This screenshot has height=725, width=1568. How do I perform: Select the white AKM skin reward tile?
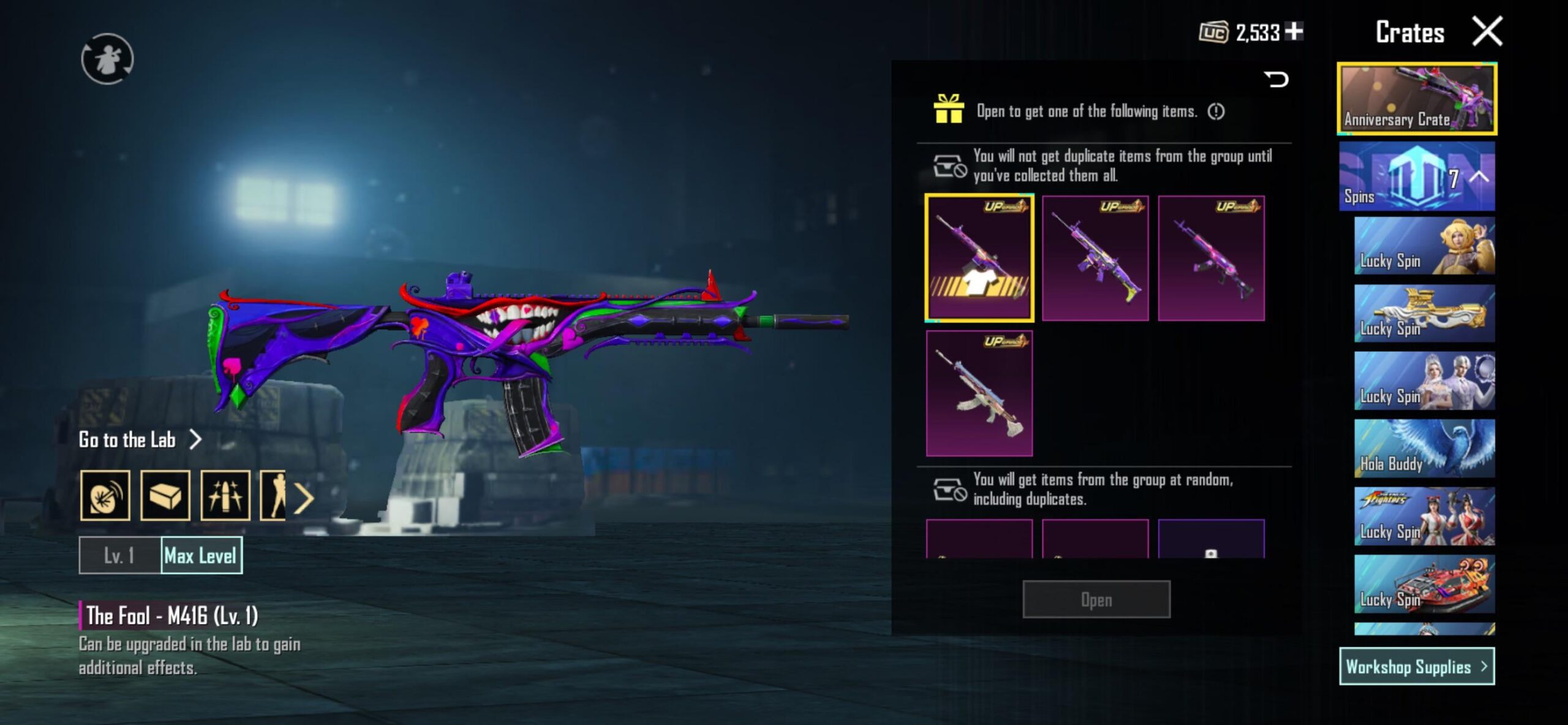click(979, 393)
